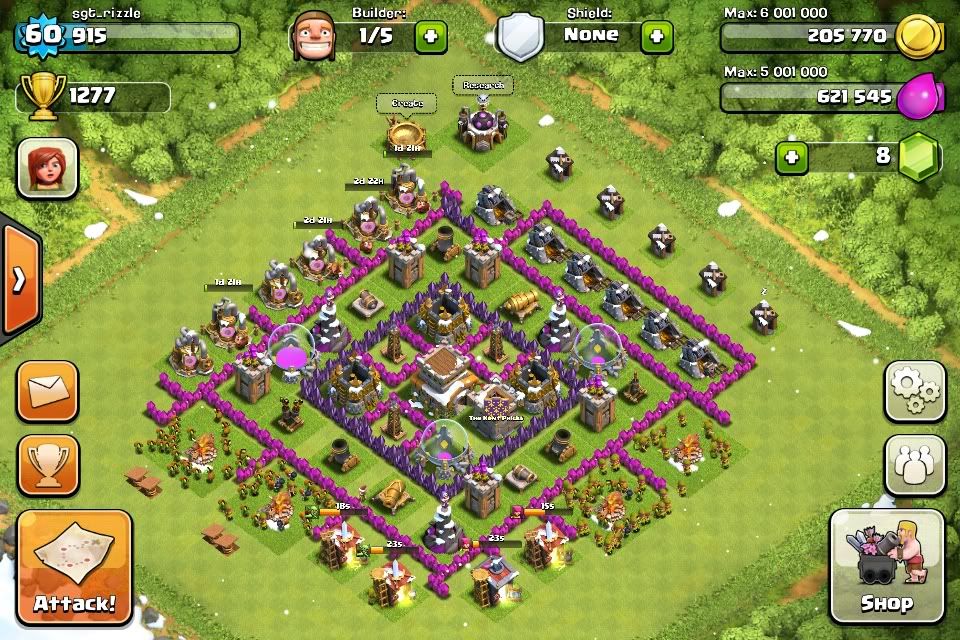The height and width of the screenshot is (640, 960).
Task: Open the clan members button
Action: tap(914, 464)
